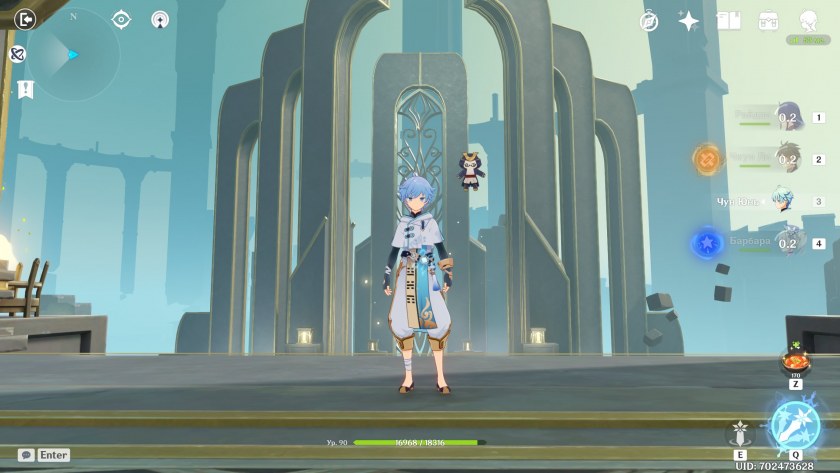Viewport: 840px width, 473px height.
Task: Click the exit door icon
Action: point(25,19)
